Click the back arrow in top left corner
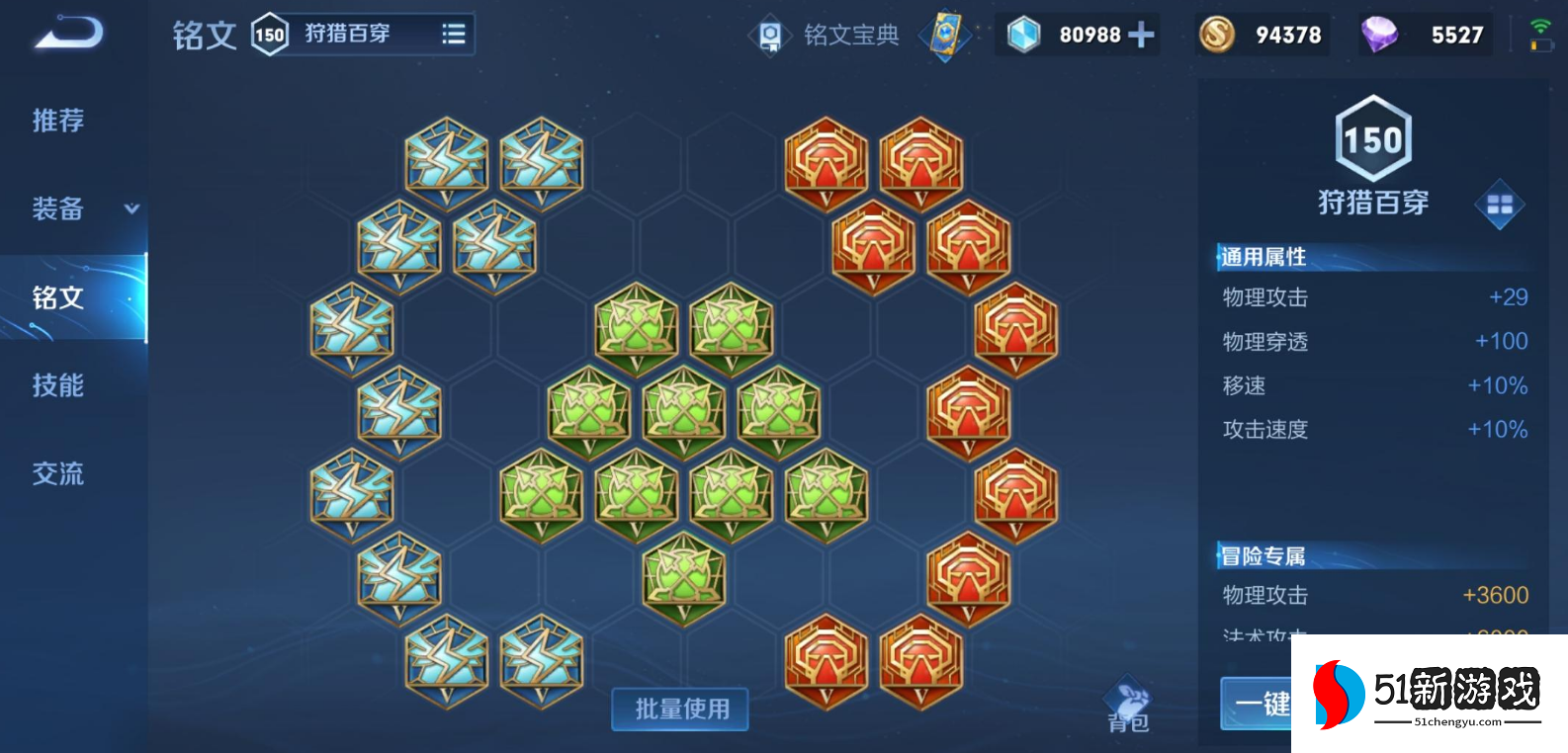1568x753 pixels. pyautogui.click(x=69, y=32)
